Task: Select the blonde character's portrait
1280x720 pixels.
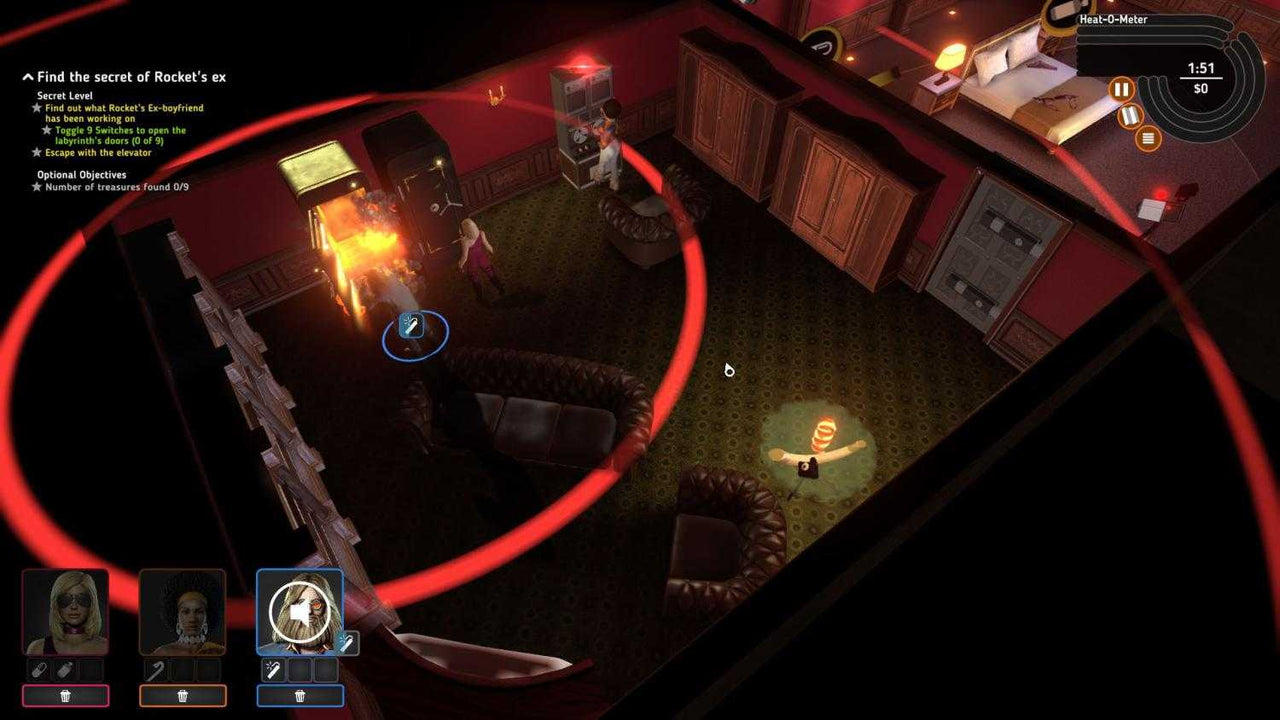Action: tap(67, 612)
